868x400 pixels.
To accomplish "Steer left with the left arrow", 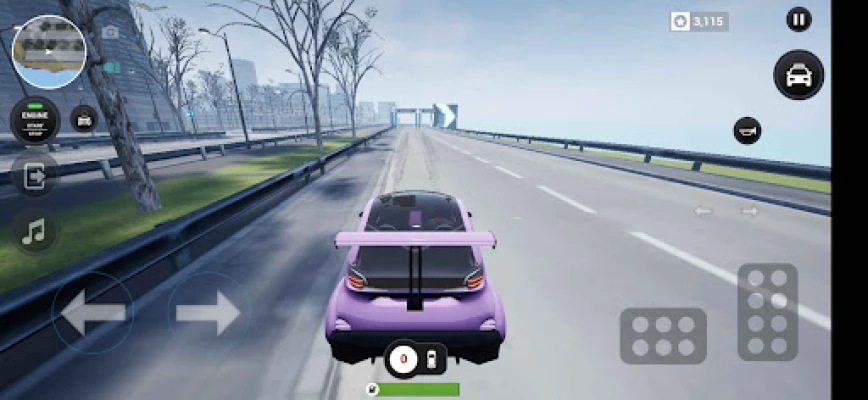I will (x=93, y=313).
